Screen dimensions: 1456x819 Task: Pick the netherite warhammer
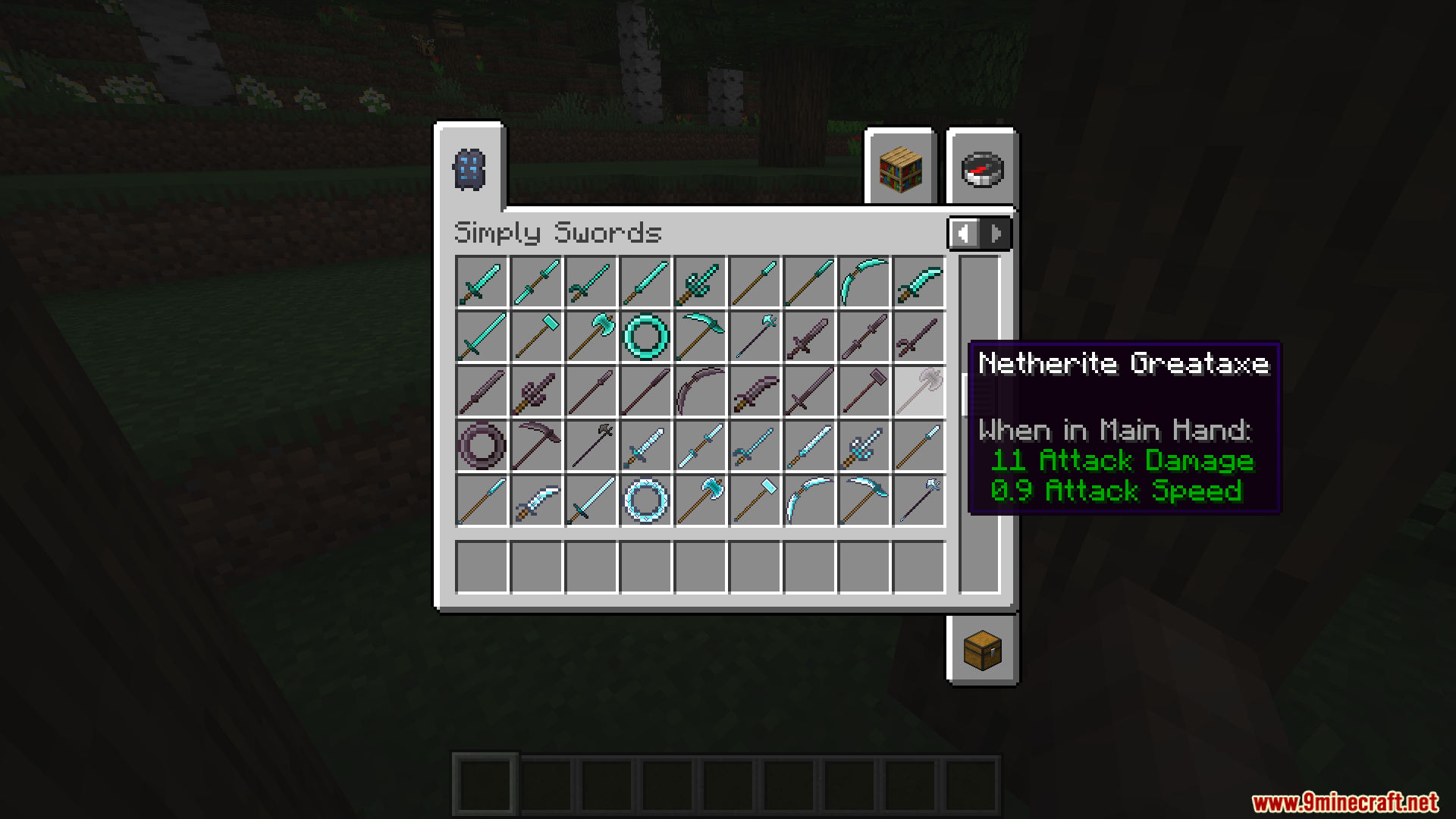point(863,391)
